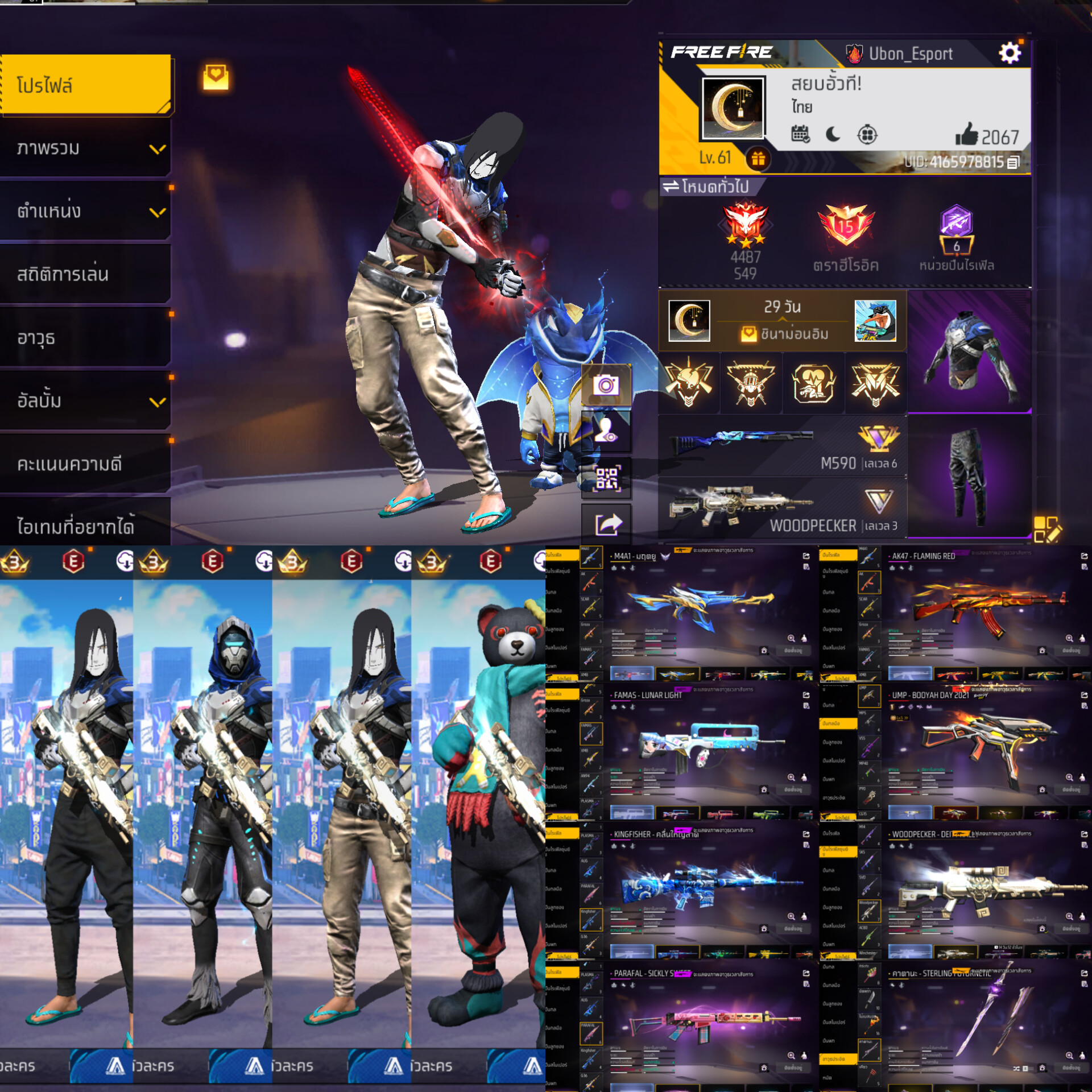Open settings with the gear icon
Screen dimensions: 1092x1092
pos(1010,53)
